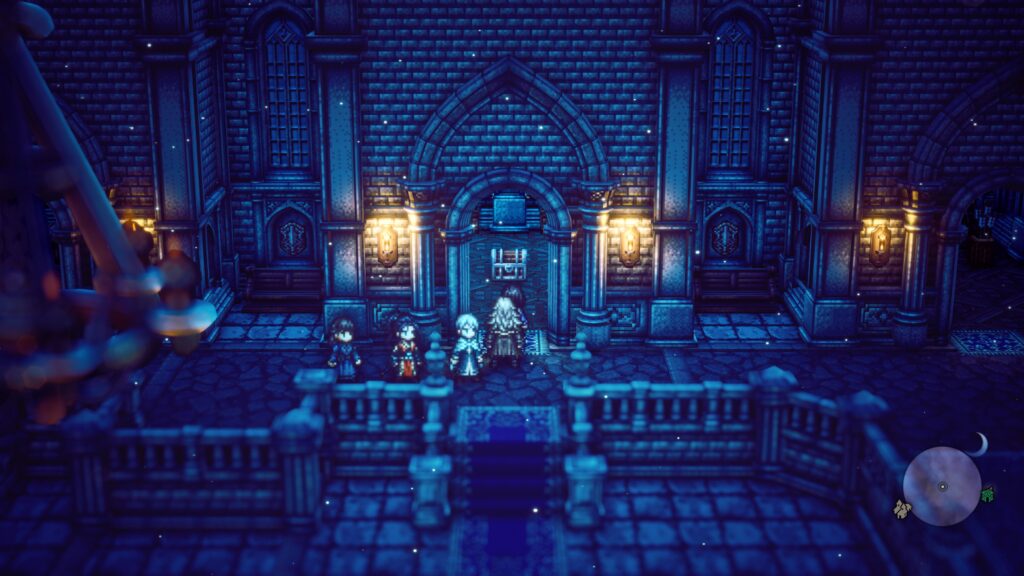This screenshot has height=576, width=1024.
Task: Open the circular minimap radar
Action: [942, 486]
